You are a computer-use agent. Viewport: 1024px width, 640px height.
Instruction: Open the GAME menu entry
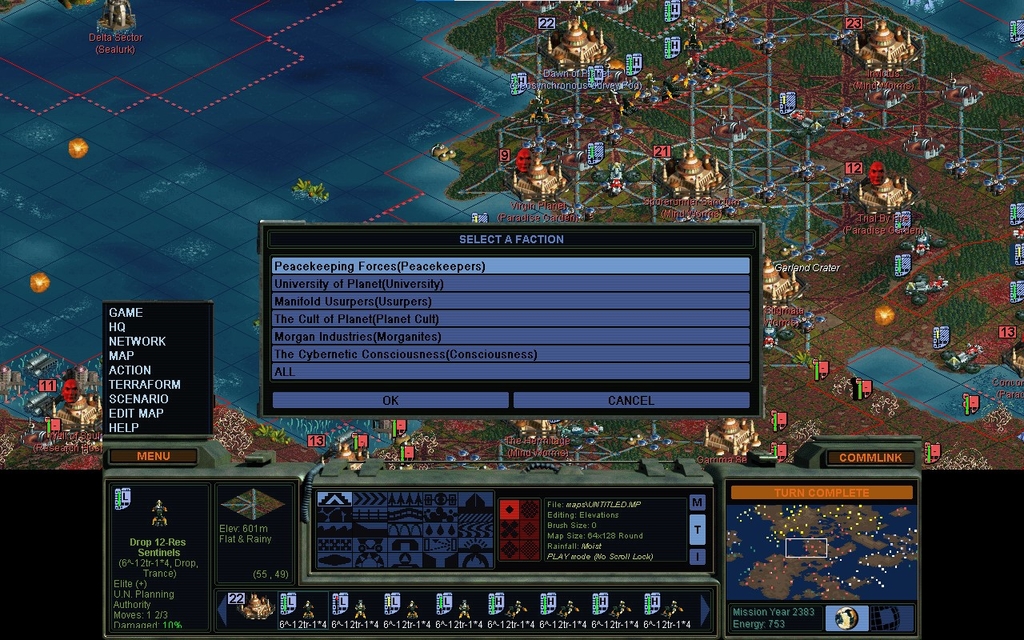click(x=126, y=313)
